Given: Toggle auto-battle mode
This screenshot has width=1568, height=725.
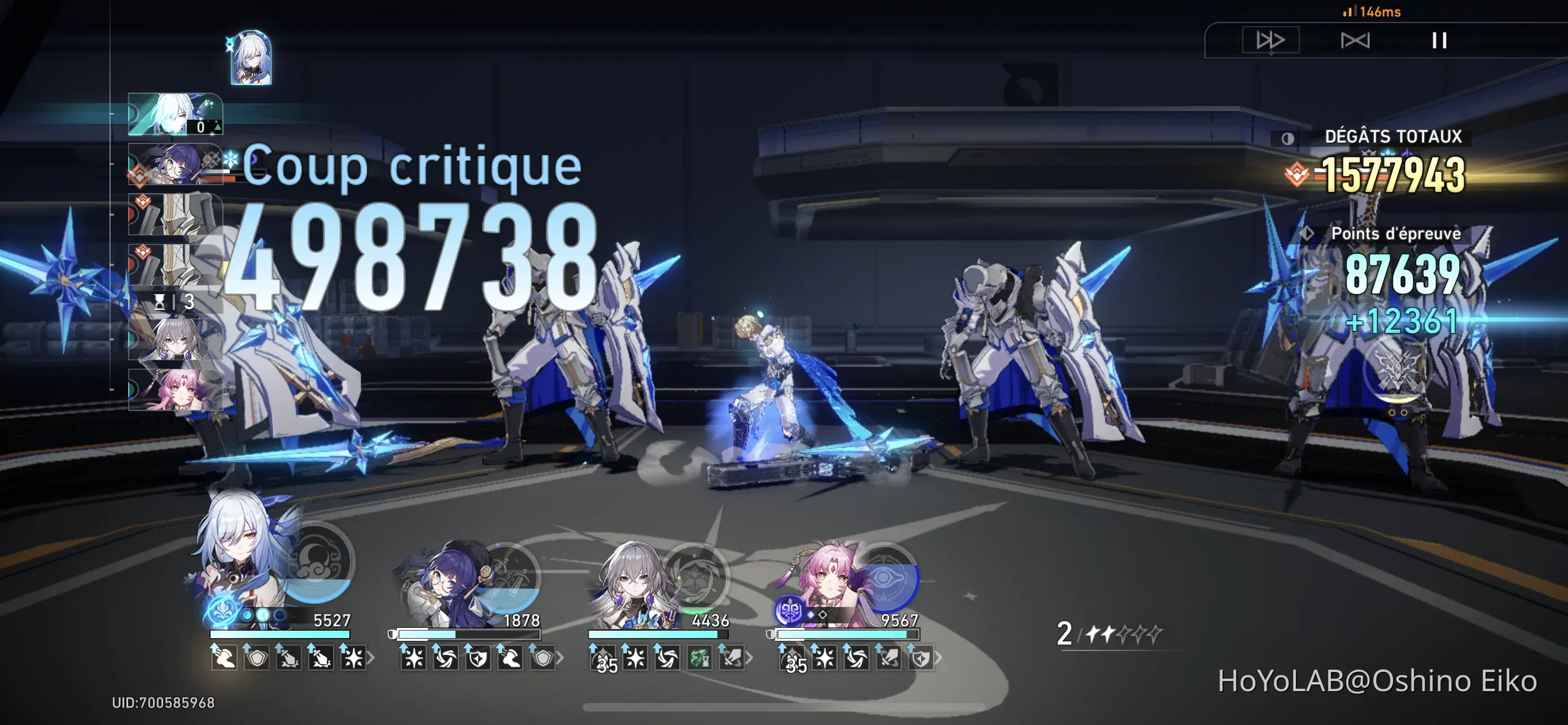Looking at the screenshot, I should coord(1356,40).
